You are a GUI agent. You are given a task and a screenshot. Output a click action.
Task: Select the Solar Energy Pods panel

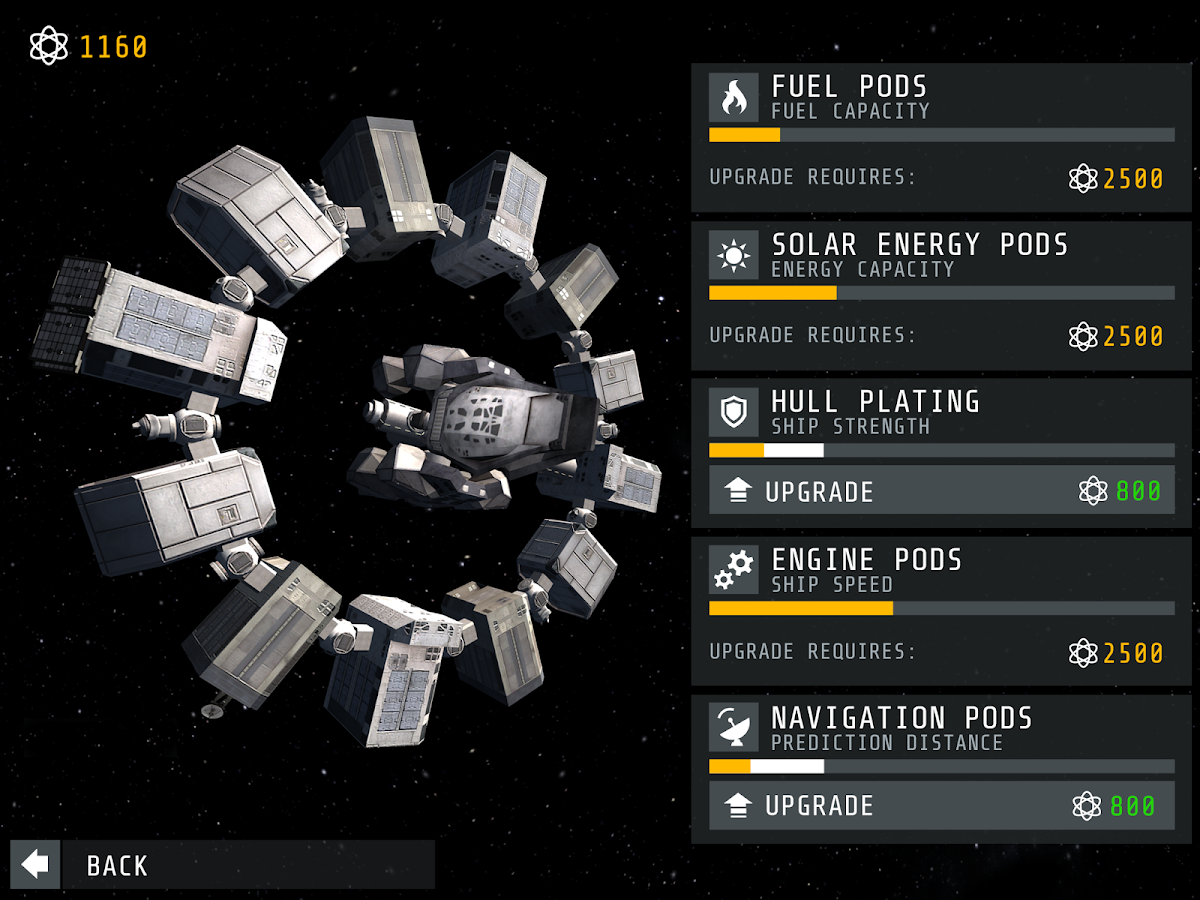click(941, 296)
